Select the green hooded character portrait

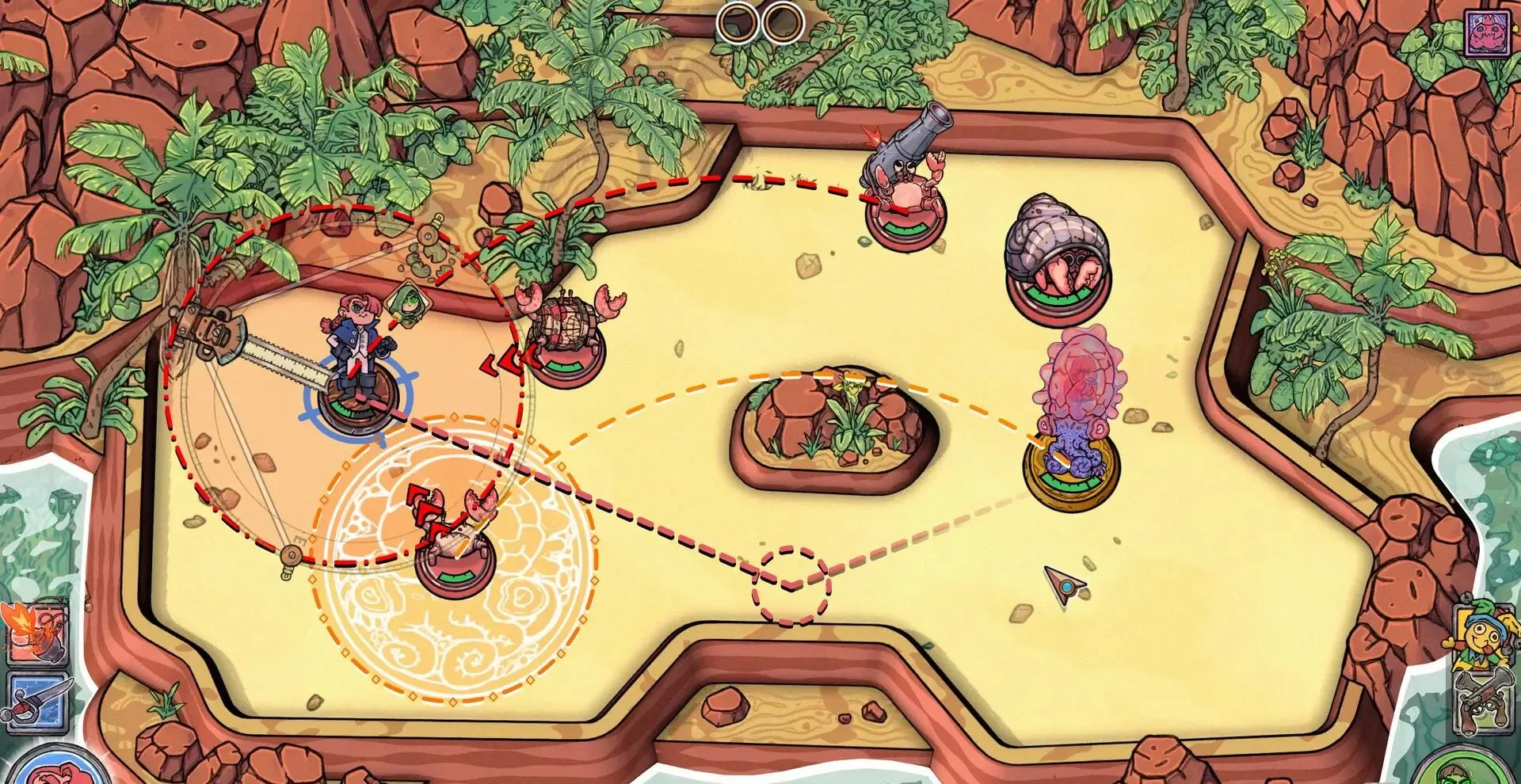(x=1472, y=768)
